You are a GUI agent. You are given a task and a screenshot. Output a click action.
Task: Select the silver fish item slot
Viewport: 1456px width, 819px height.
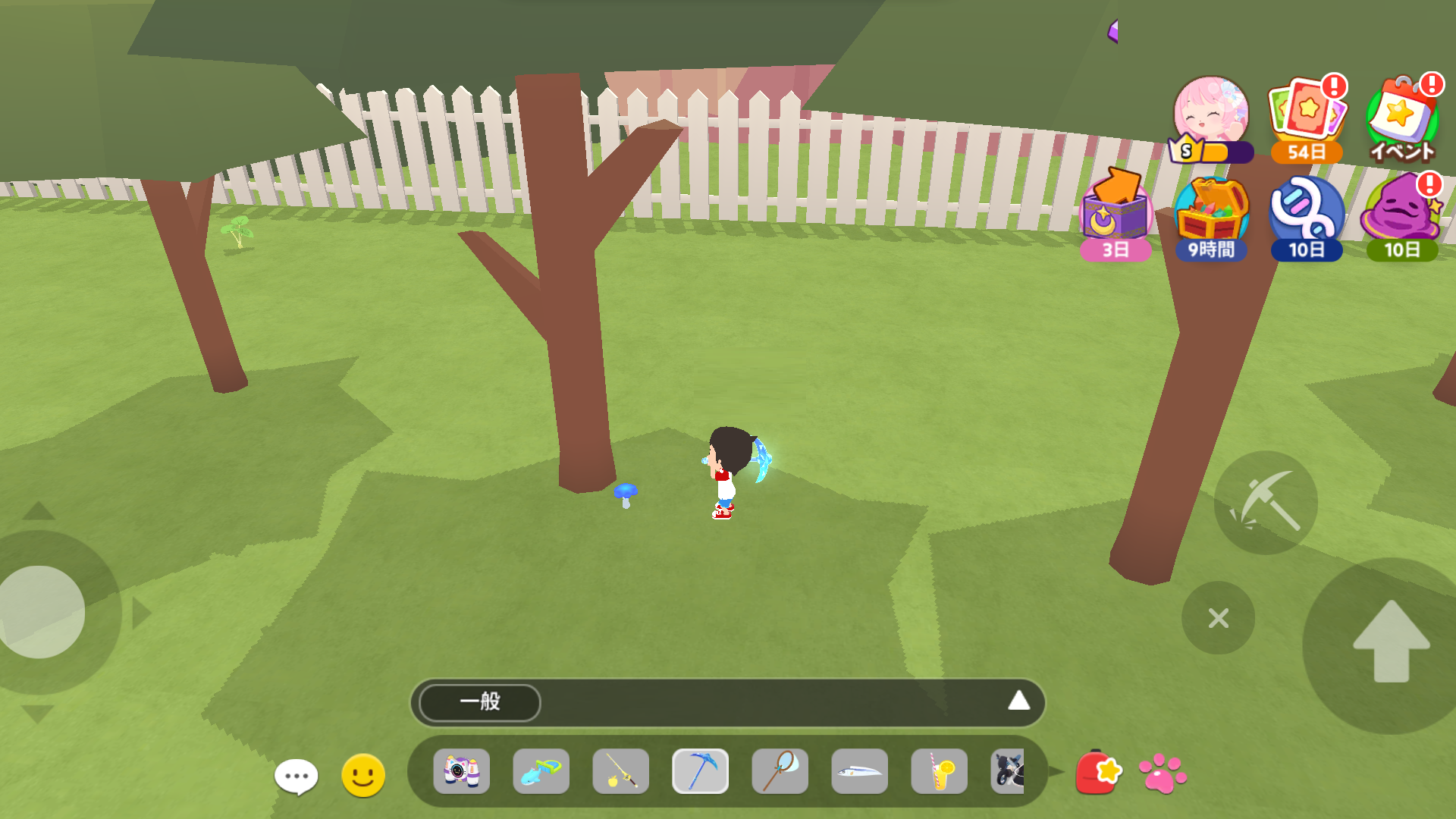click(x=859, y=771)
